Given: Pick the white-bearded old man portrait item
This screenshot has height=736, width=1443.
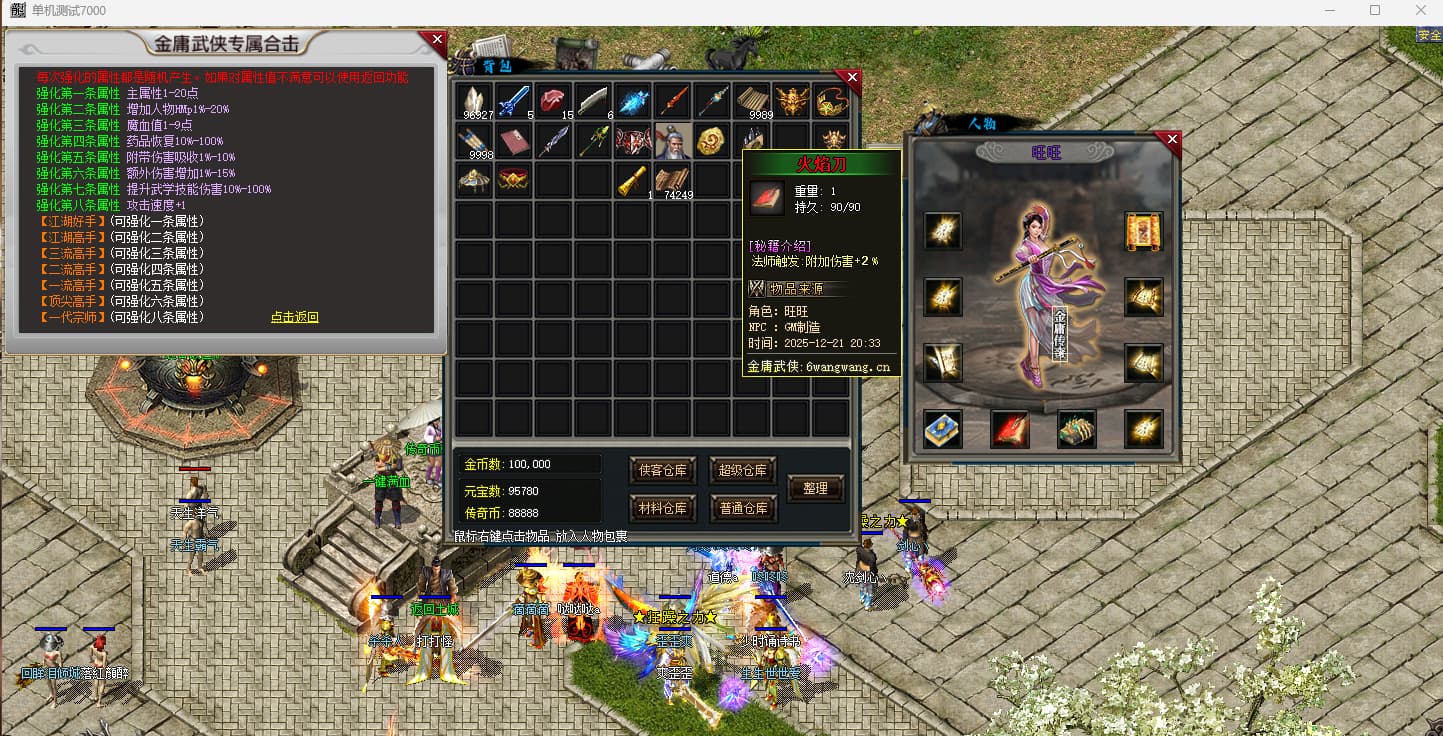Looking at the screenshot, I should click(673, 141).
